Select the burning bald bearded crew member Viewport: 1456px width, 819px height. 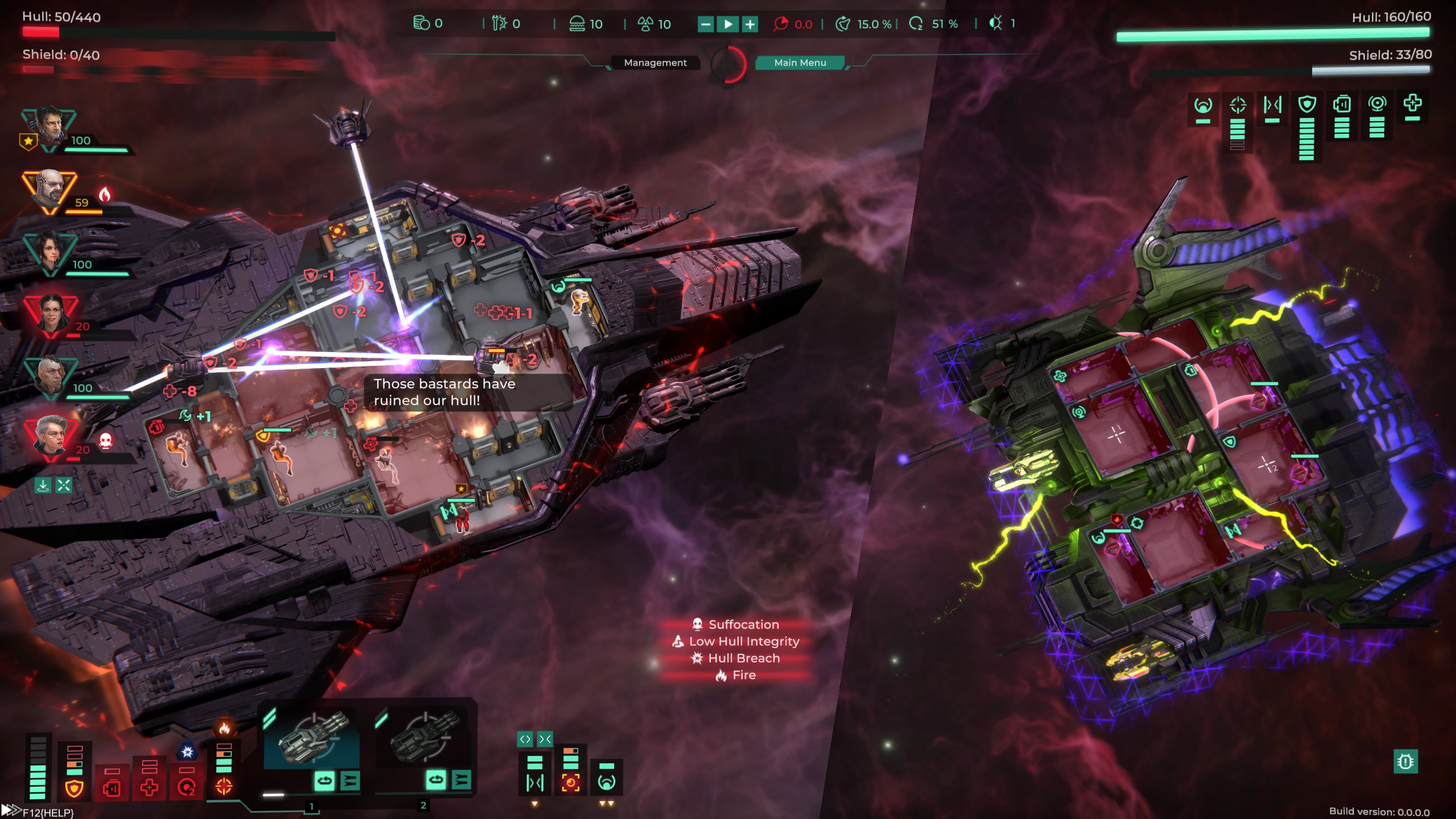click(49, 191)
